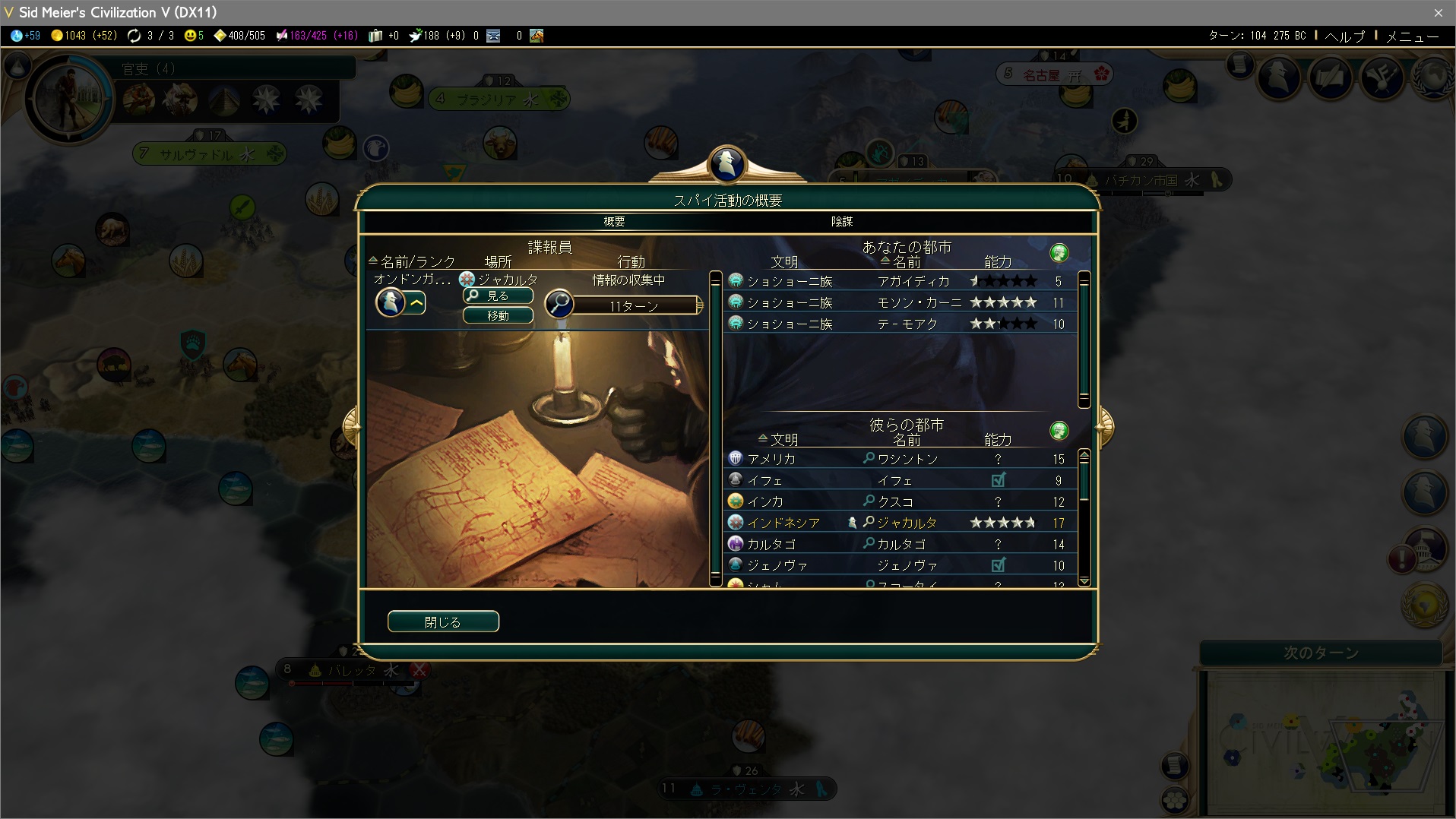Switch to the 概要 tab
Viewport: 1456px width, 819px height.
pyautogui.click(x=614, y=221)
